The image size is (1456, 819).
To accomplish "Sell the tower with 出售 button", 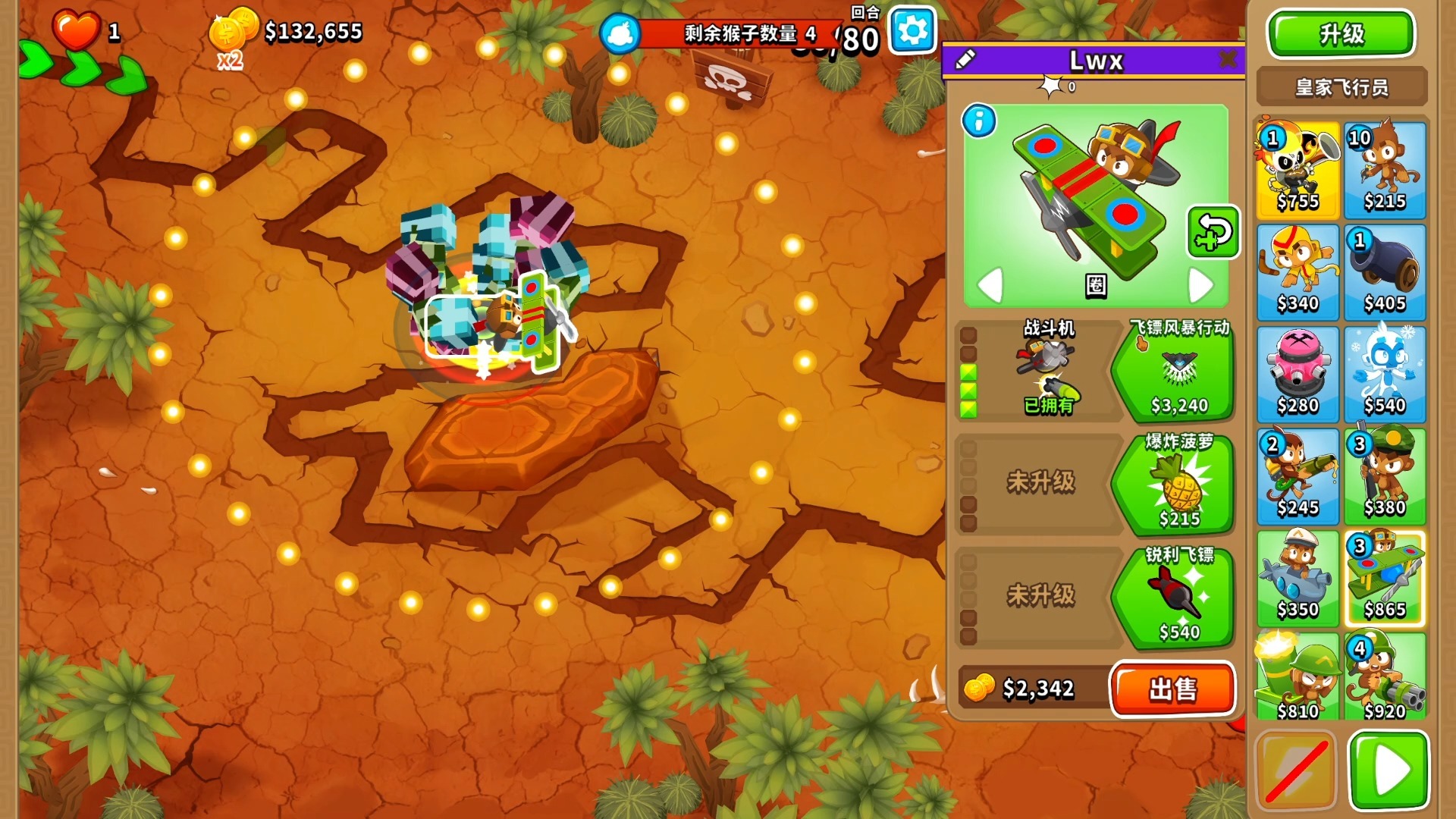I will pyautogui.click(x=1172, y=689).
